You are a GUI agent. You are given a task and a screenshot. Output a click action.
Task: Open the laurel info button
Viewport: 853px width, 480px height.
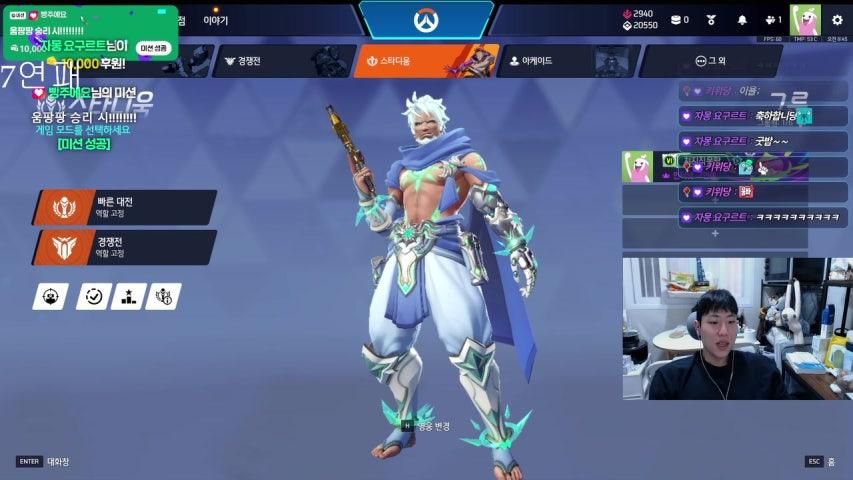click(x=164, y=296)
